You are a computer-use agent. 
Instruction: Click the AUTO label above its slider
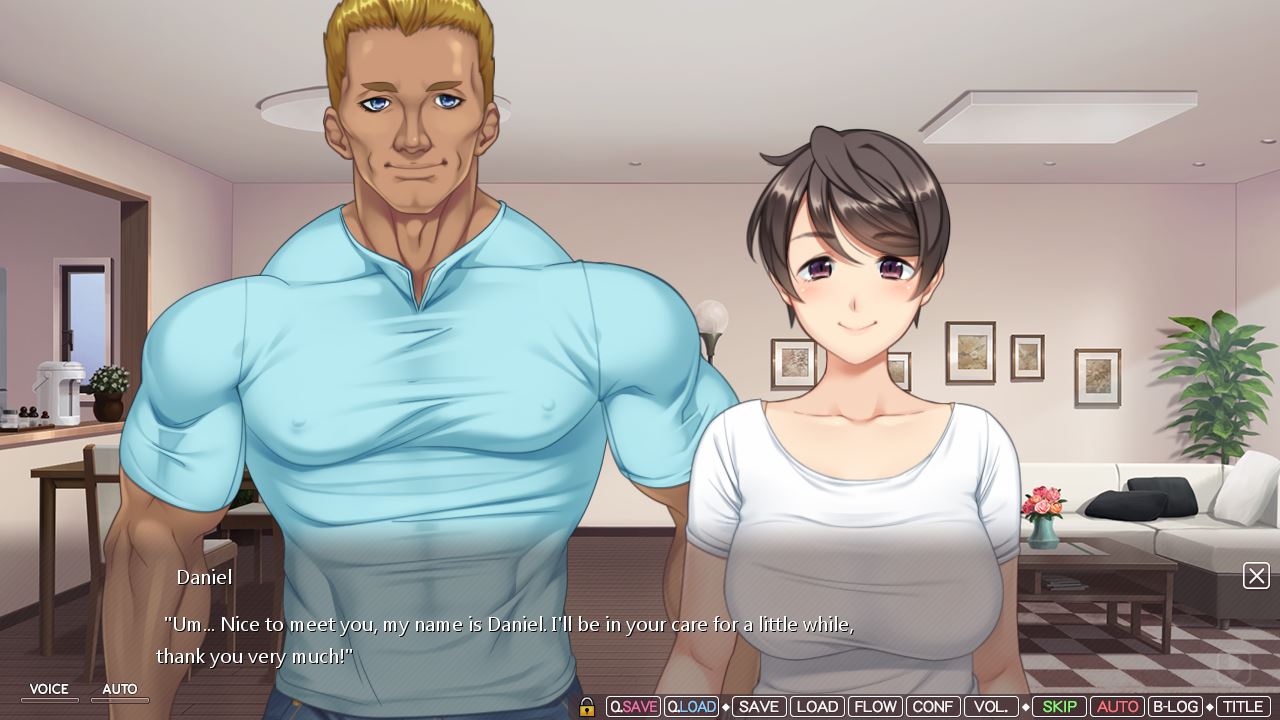119,688
